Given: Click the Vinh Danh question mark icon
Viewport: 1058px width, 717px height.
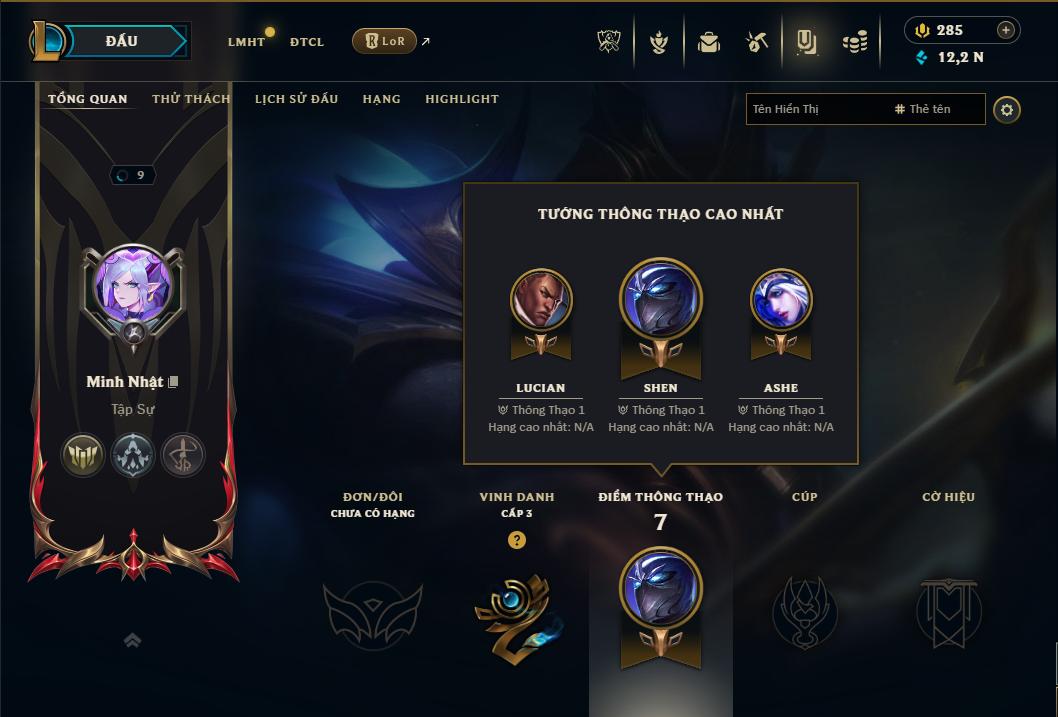Looking at the screenshot, I should pyautogui.click(x=516, y=540).
